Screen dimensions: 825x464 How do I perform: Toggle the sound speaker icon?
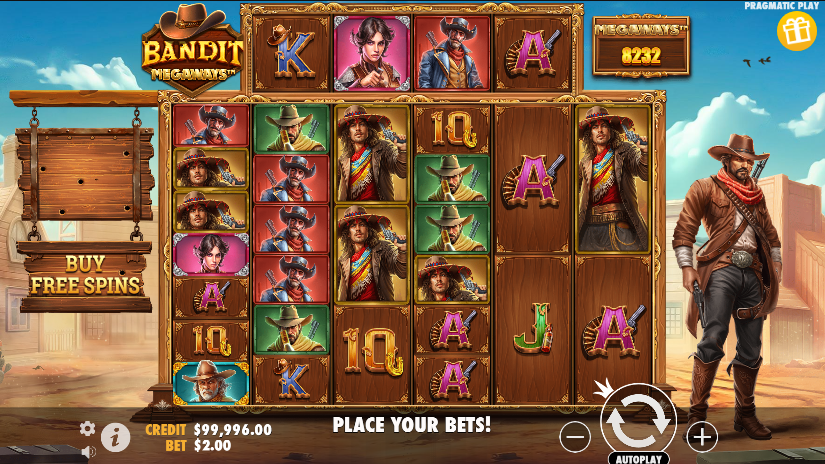87,451
